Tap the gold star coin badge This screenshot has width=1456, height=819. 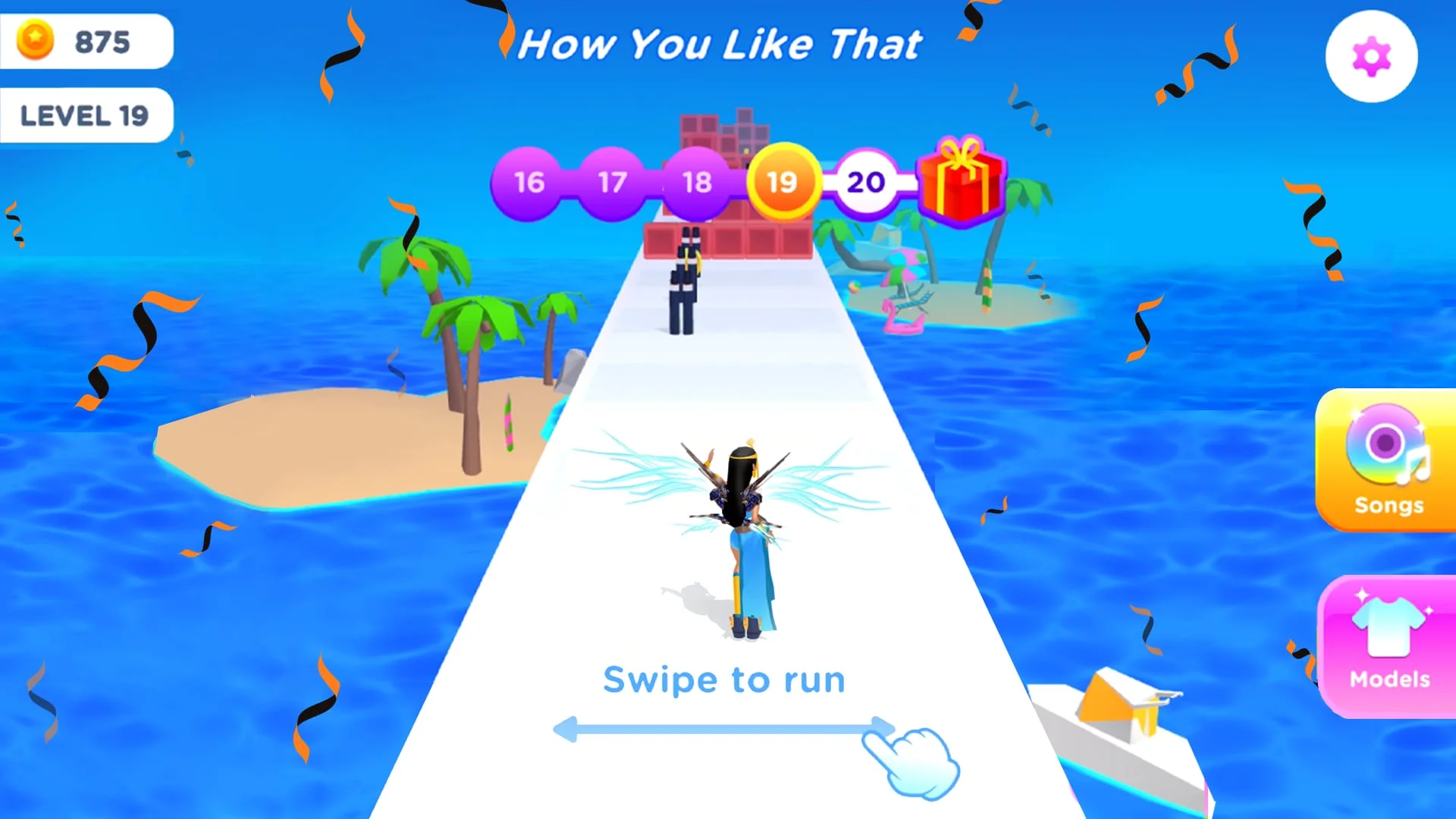35,42
